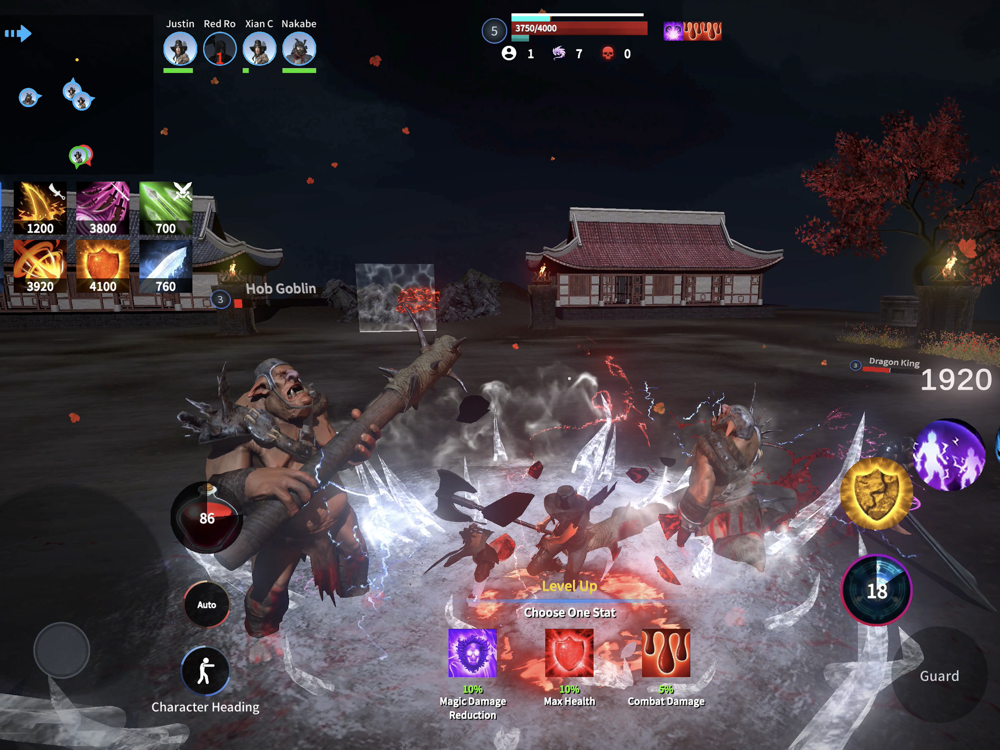Tap the skill showing cooldown 18
Image resolution: width=1000 pixels, height=750 pixels.
[x=877, y=590]
